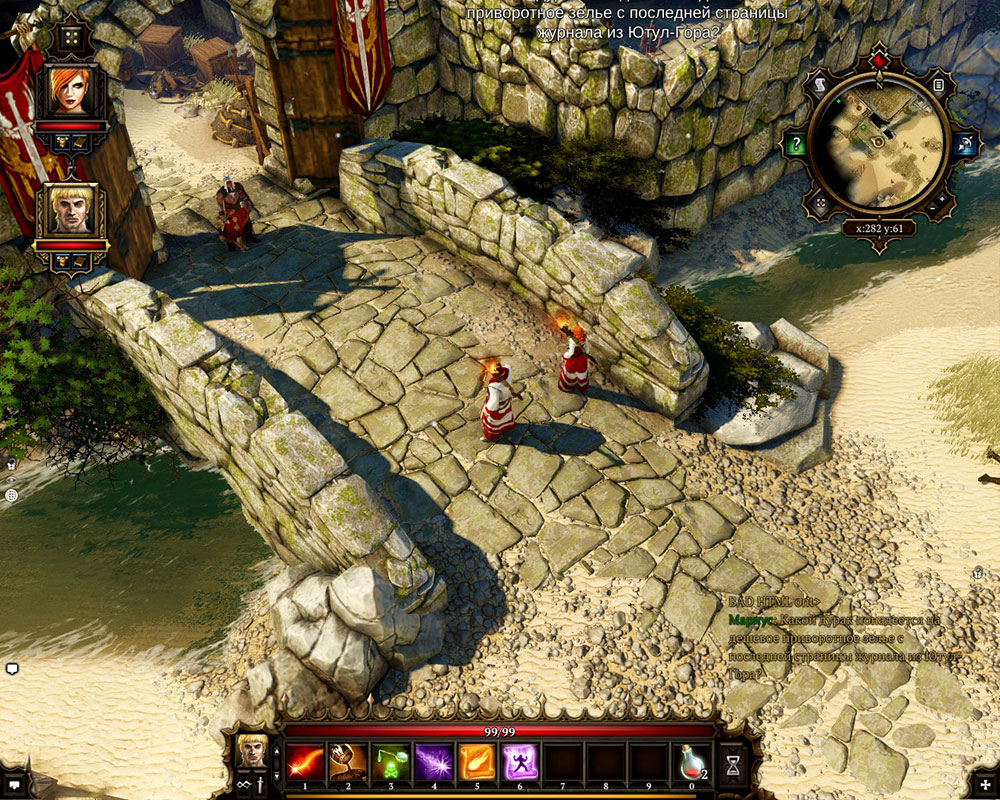Click the blue icon right of minimap
Image resolution: width=1000 pixels, height=800 pixels.
[964, 144]
